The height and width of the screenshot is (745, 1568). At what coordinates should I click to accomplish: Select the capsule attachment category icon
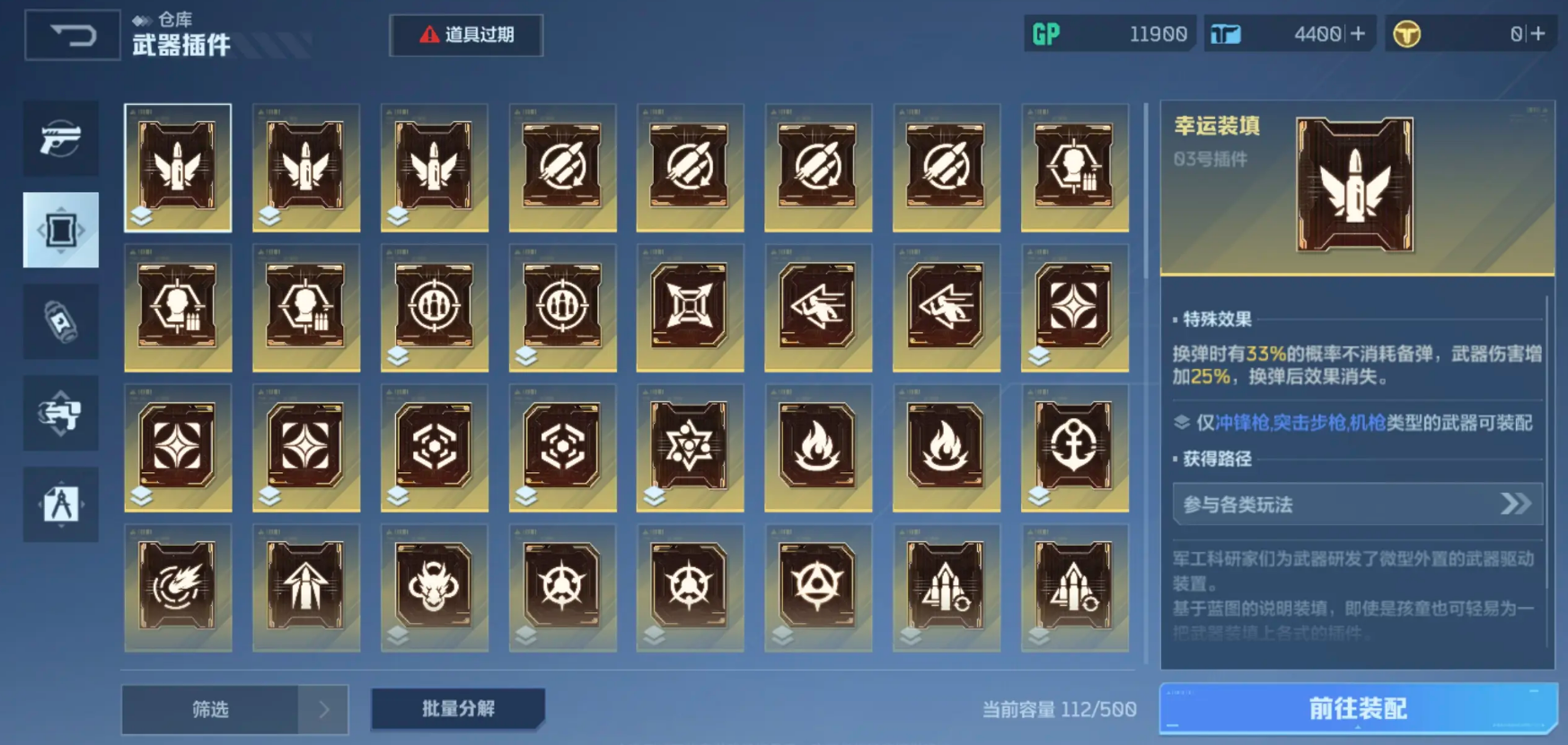coord(61,321)
